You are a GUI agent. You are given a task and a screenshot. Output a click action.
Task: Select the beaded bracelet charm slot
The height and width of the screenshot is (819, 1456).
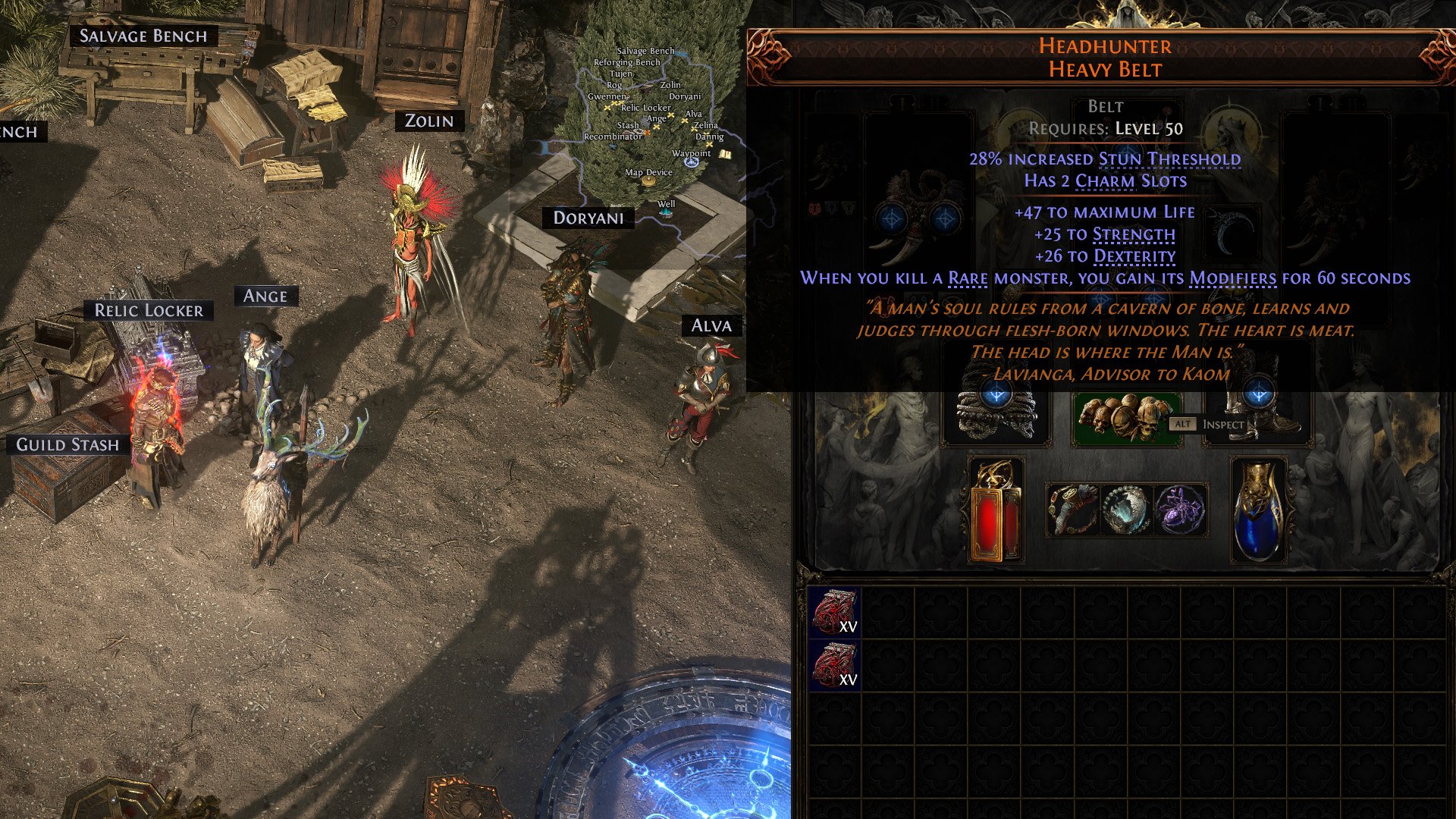1073,510
